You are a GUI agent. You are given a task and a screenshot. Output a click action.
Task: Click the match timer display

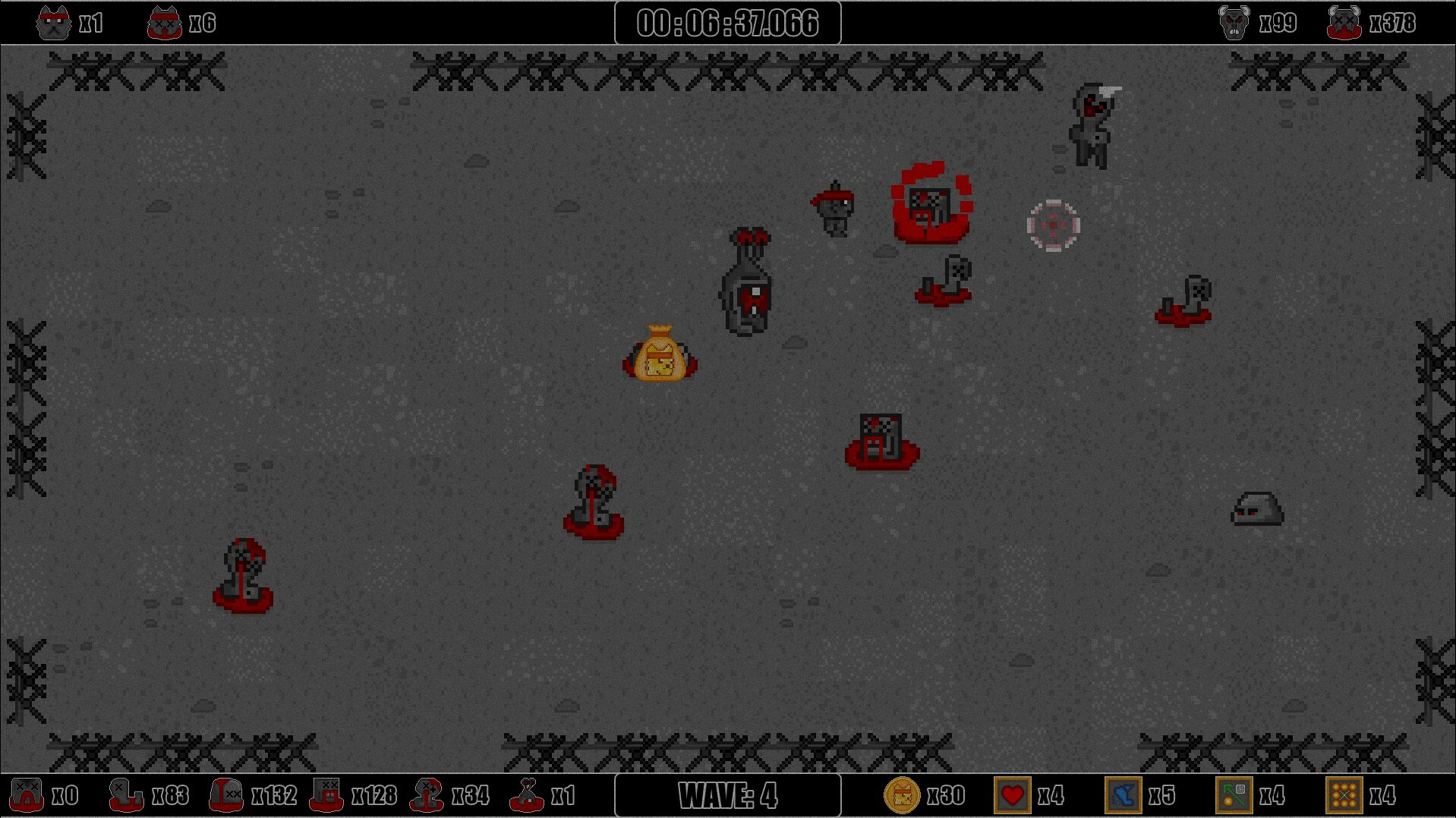pos(726,23)
